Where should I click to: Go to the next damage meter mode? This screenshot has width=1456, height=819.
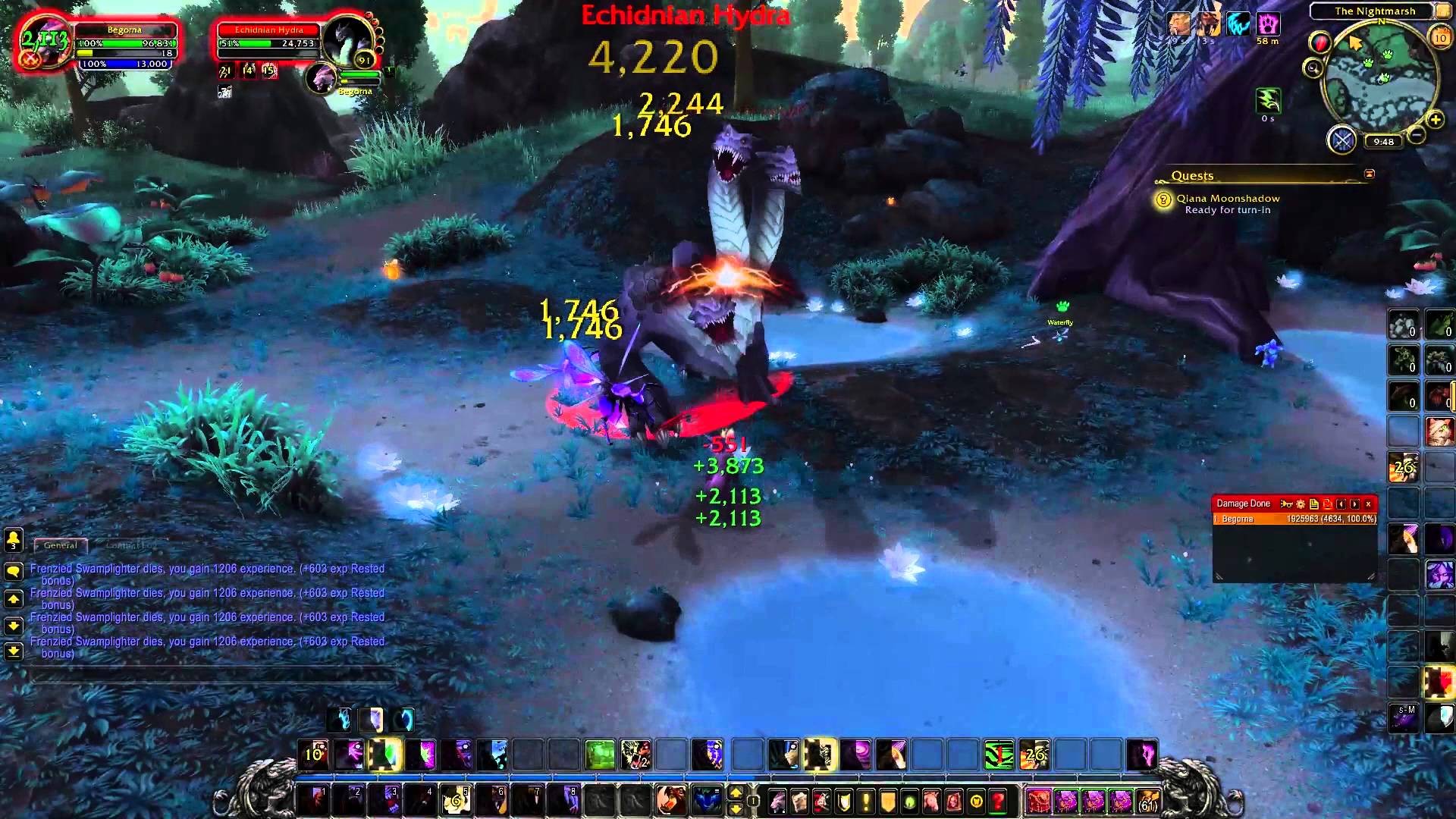(x=1354, y=504)
